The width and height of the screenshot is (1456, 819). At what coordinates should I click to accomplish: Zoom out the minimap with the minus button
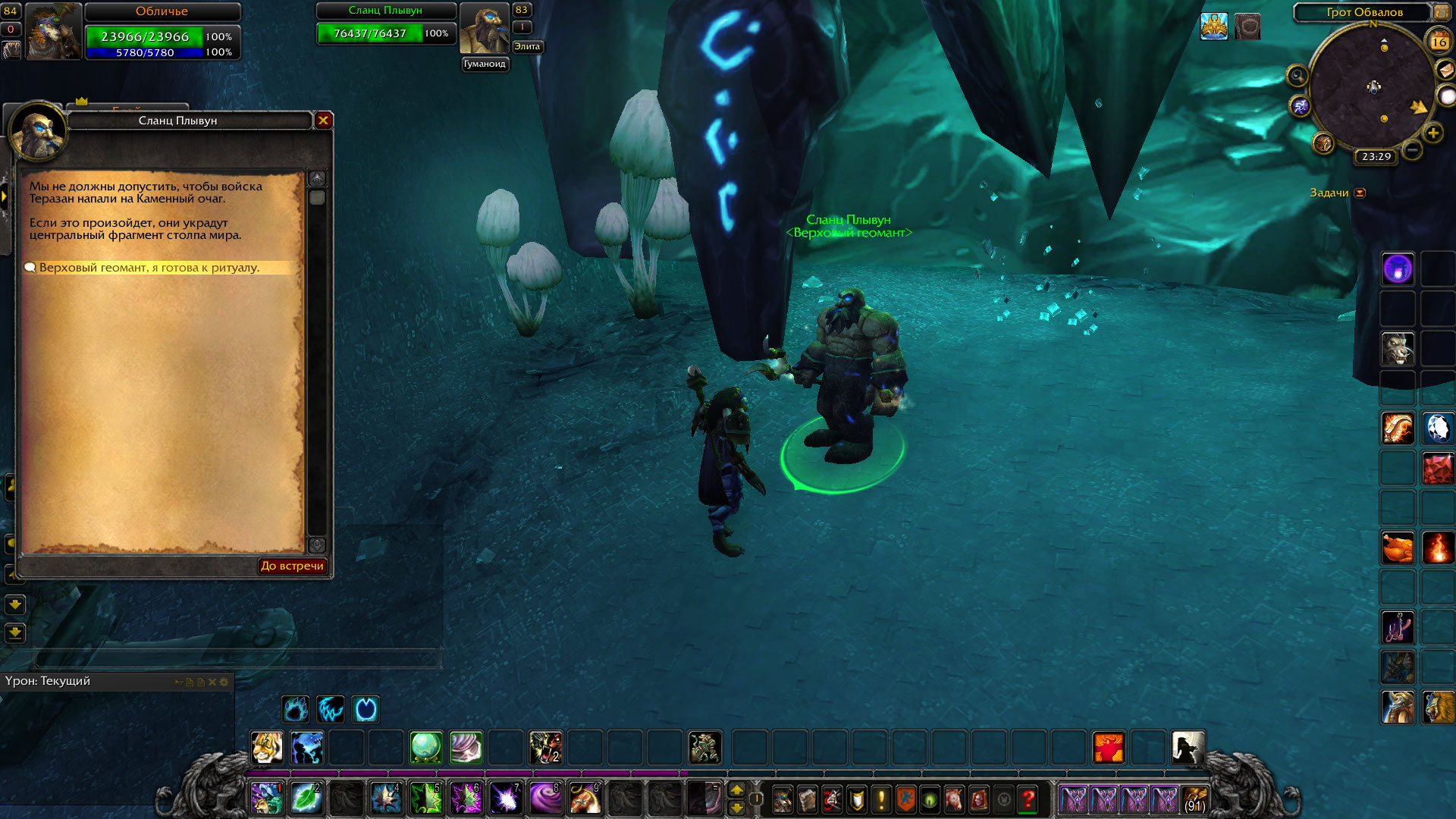(x=1412, y=150)
